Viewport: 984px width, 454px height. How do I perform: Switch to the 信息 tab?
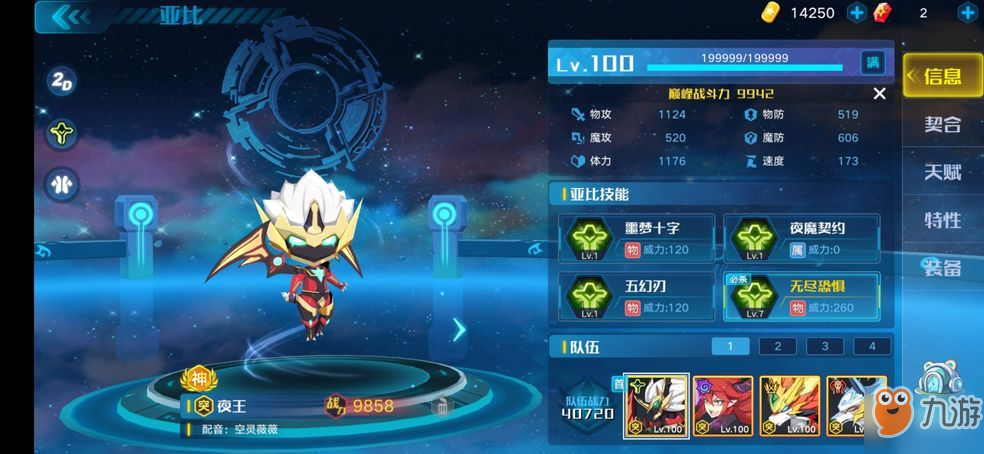(x=942, y=76)
